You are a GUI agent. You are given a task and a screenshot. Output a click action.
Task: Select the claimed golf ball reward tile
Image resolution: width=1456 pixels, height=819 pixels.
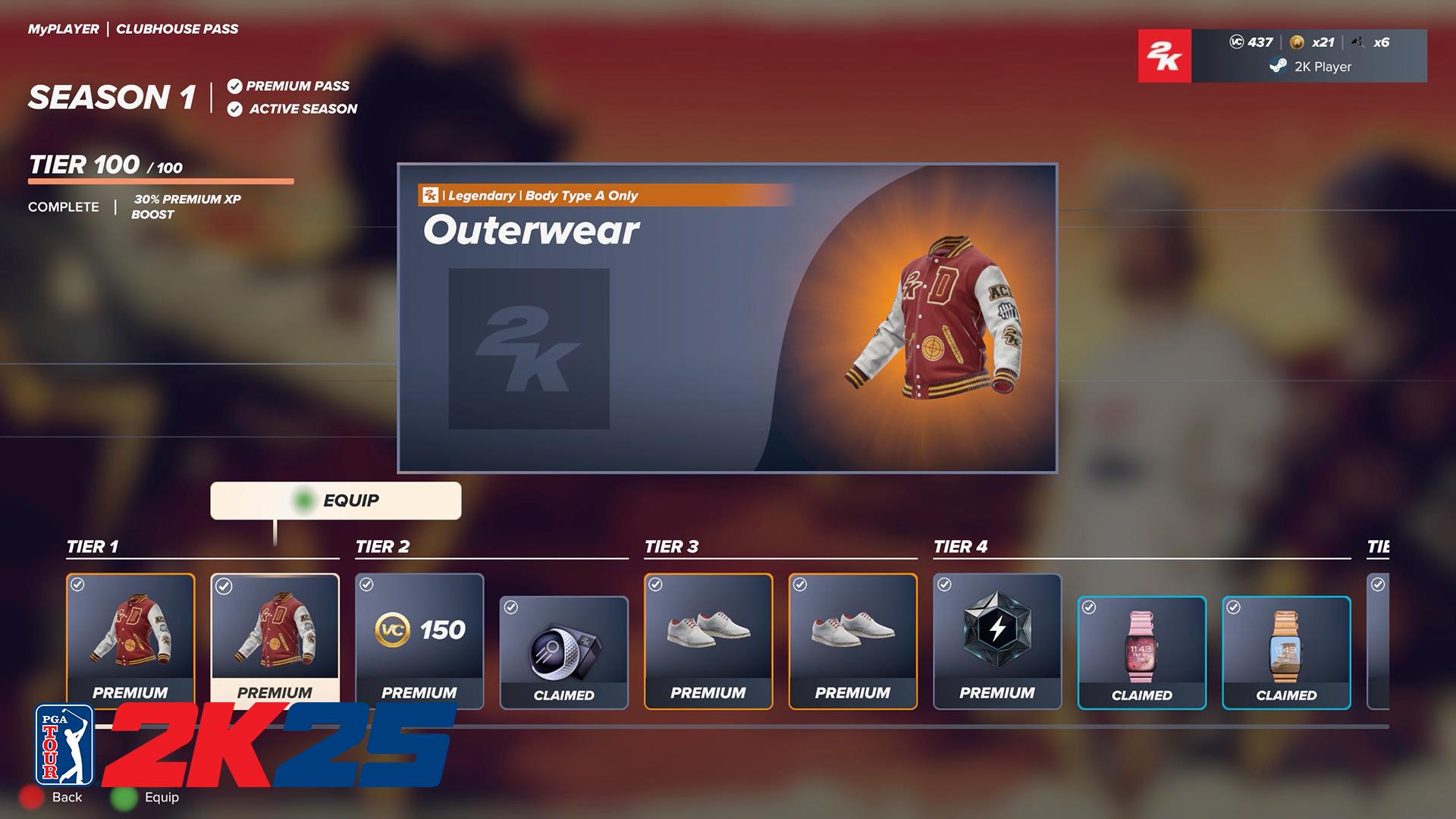point(563,652)
